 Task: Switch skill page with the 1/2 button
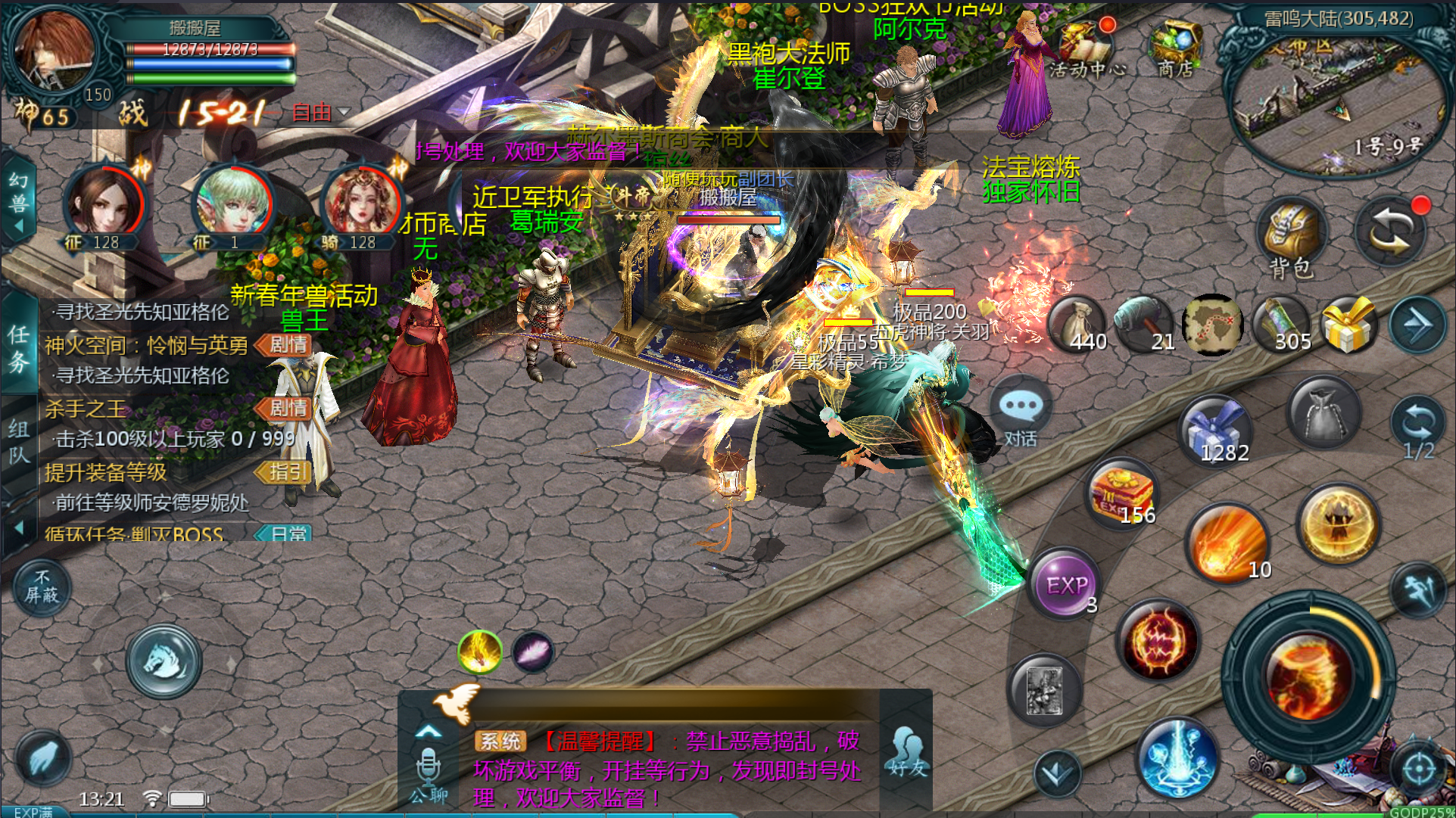1417,429
